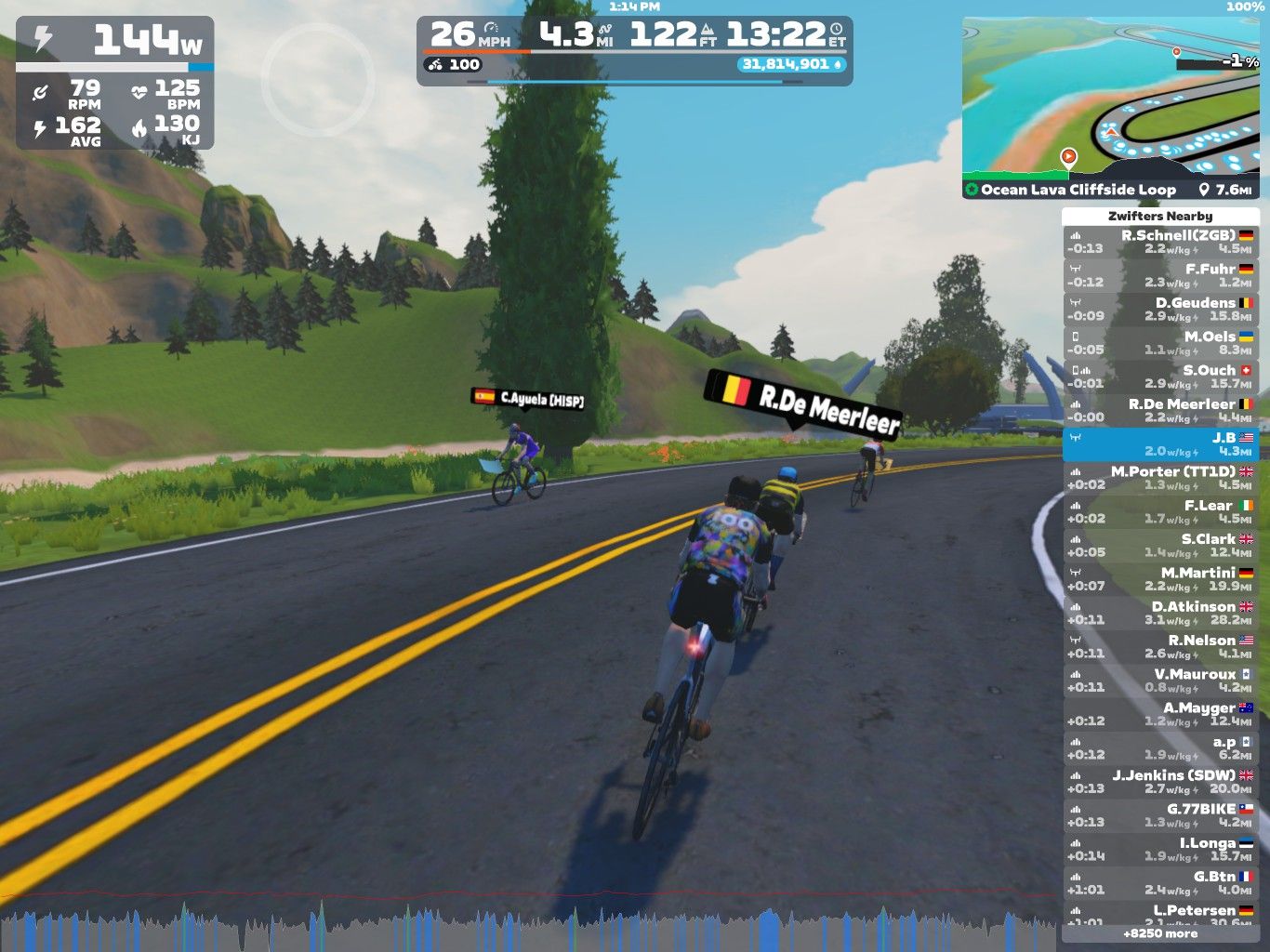1270x952 pixels.
Task: Select highlighted J.B rider row
Action: [1160, 444]
